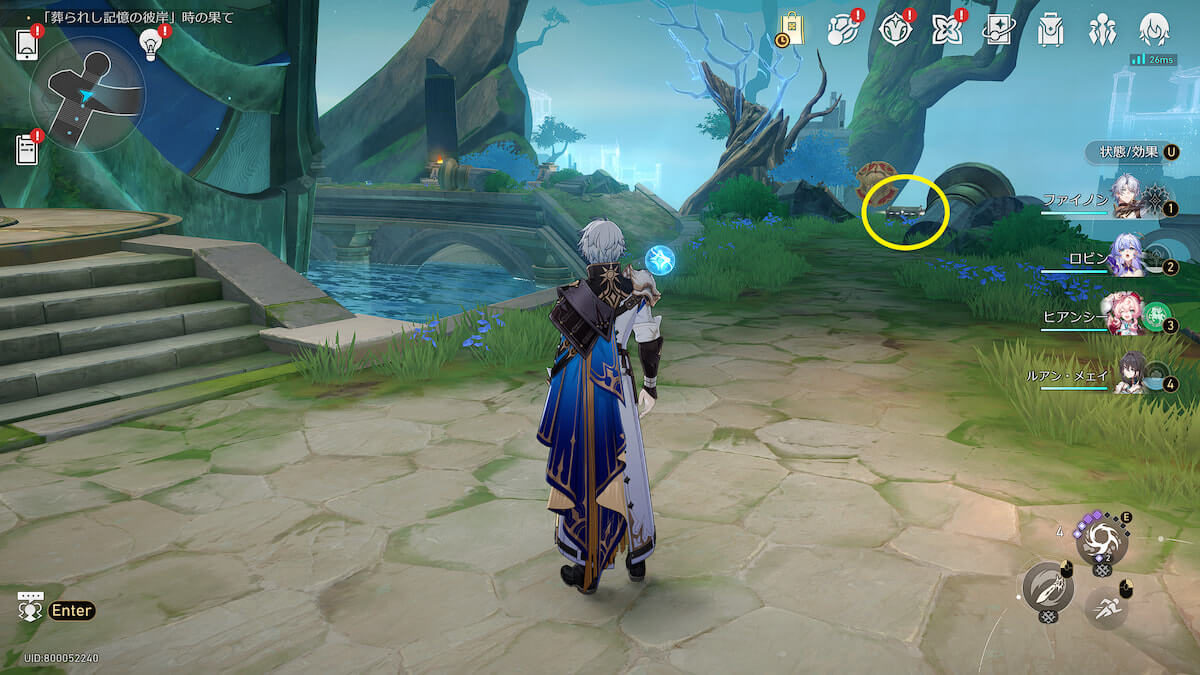This screenshot has height=675, width=1200.
Task: Open the Nameless Honor battle pass icon
Action: [x=842, y=30]
